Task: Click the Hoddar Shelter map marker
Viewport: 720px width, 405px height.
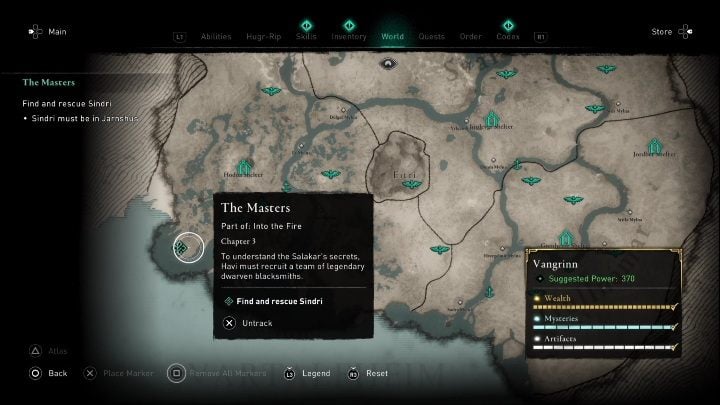Action: pyautogui.click(x=244, y=166)
